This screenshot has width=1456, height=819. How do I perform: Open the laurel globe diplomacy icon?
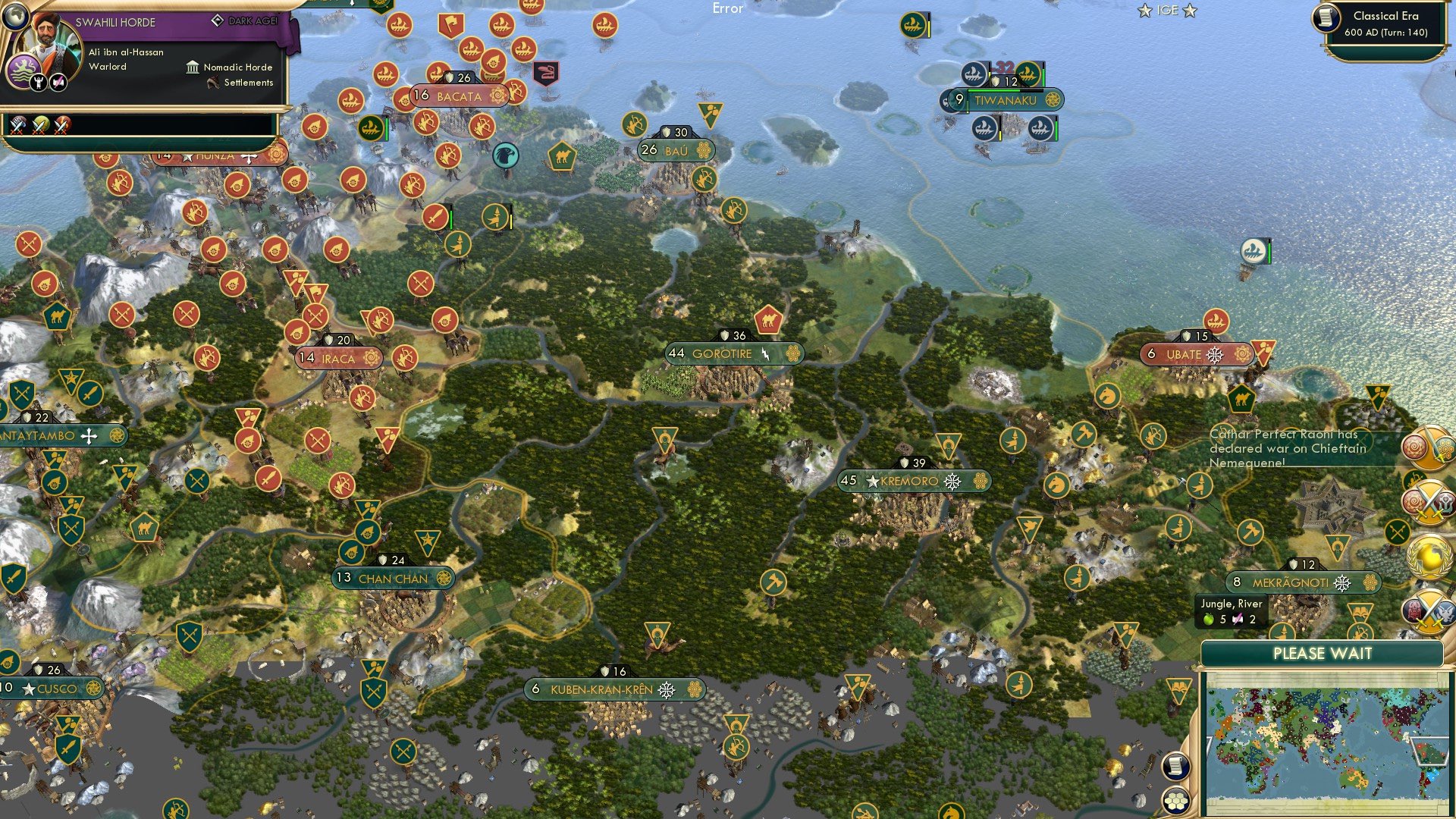(1429, 555)
